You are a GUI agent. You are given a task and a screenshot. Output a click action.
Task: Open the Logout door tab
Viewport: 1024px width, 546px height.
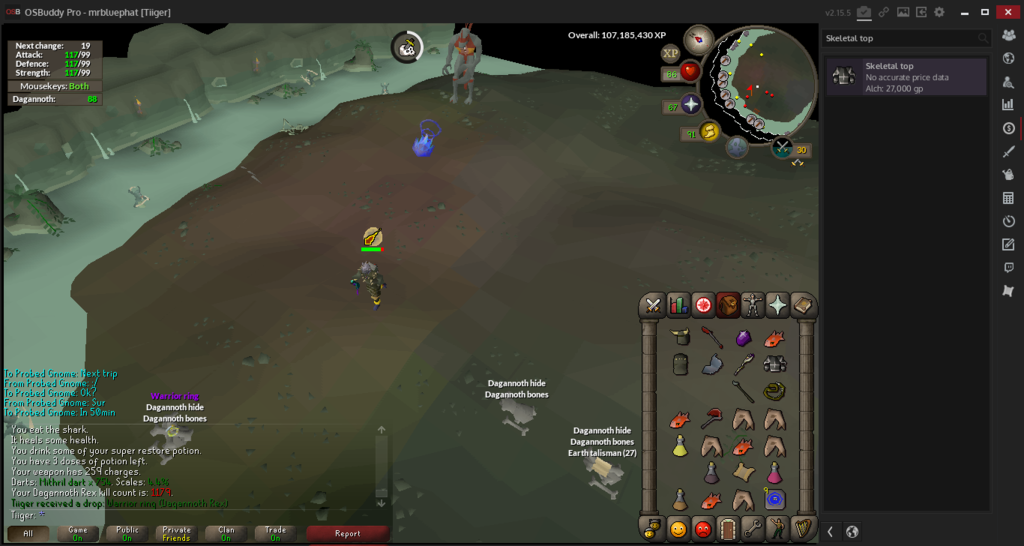(x=728, y=528)
